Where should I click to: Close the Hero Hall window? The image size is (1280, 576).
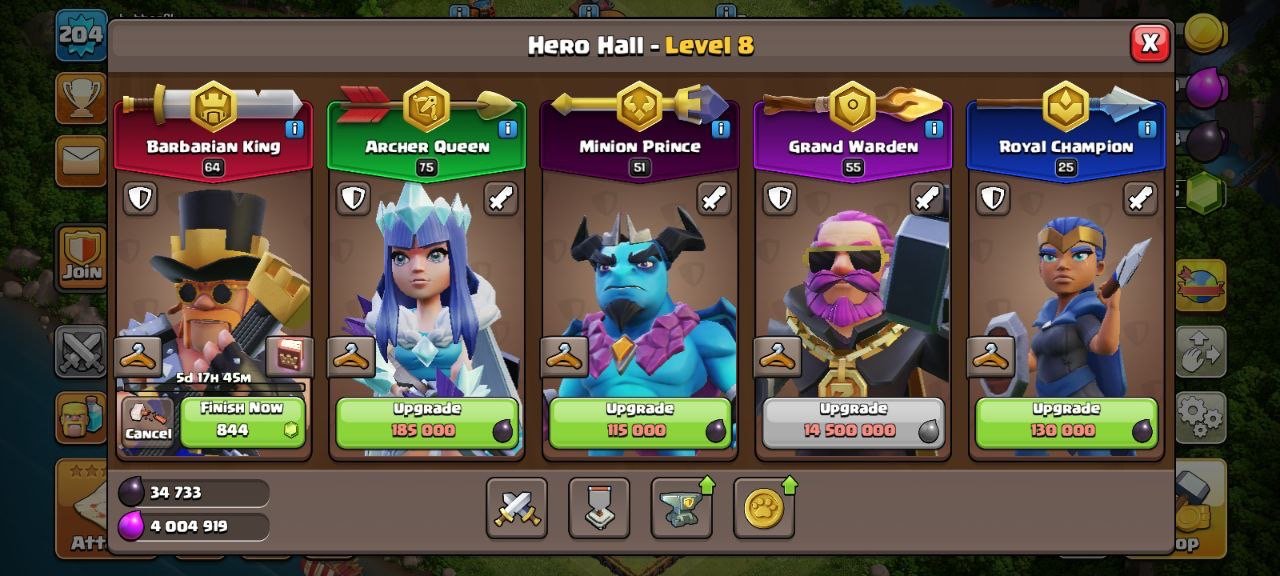pos(1150,43)
